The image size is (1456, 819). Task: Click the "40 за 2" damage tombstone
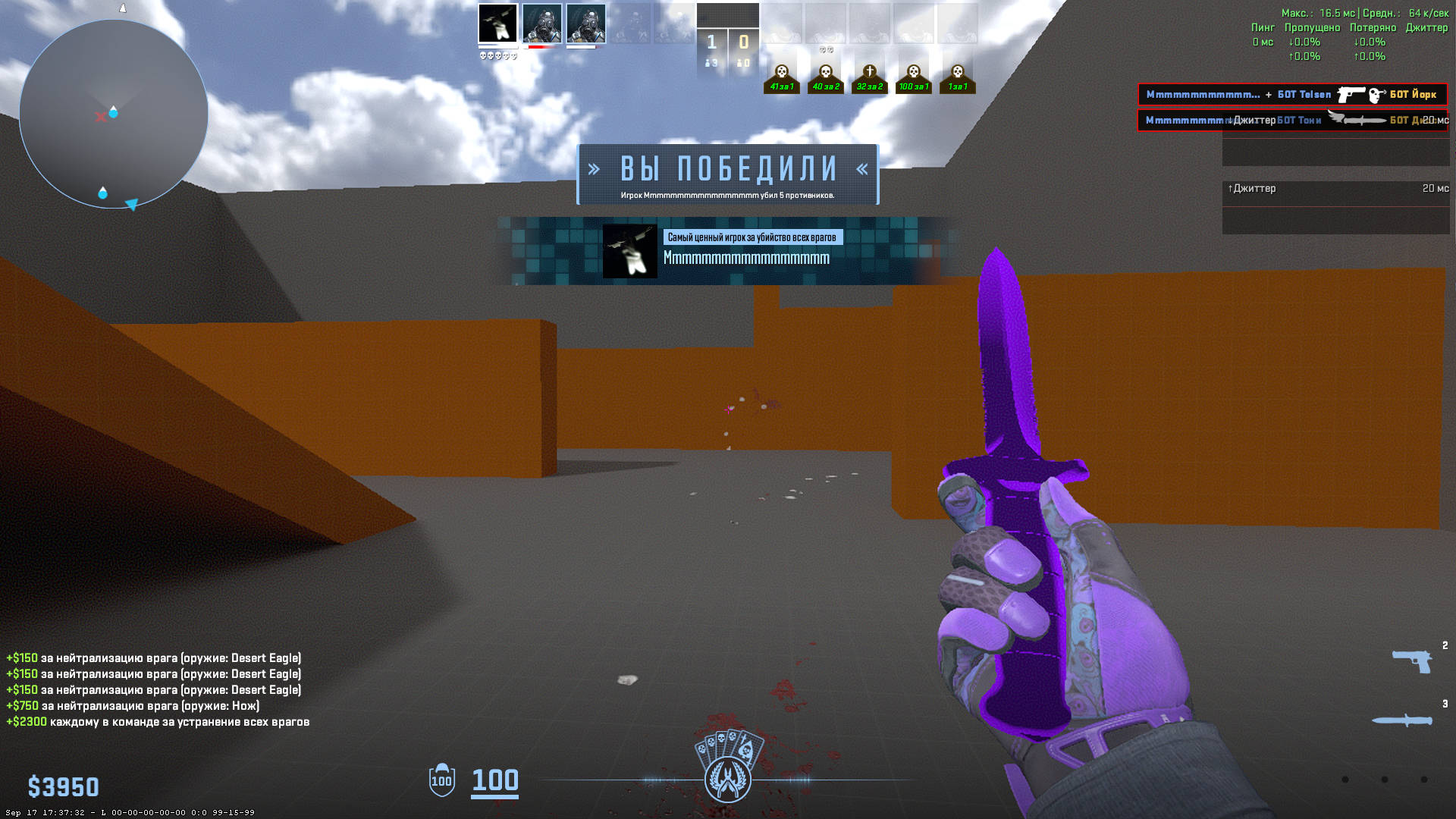click(x=826, y=78)
